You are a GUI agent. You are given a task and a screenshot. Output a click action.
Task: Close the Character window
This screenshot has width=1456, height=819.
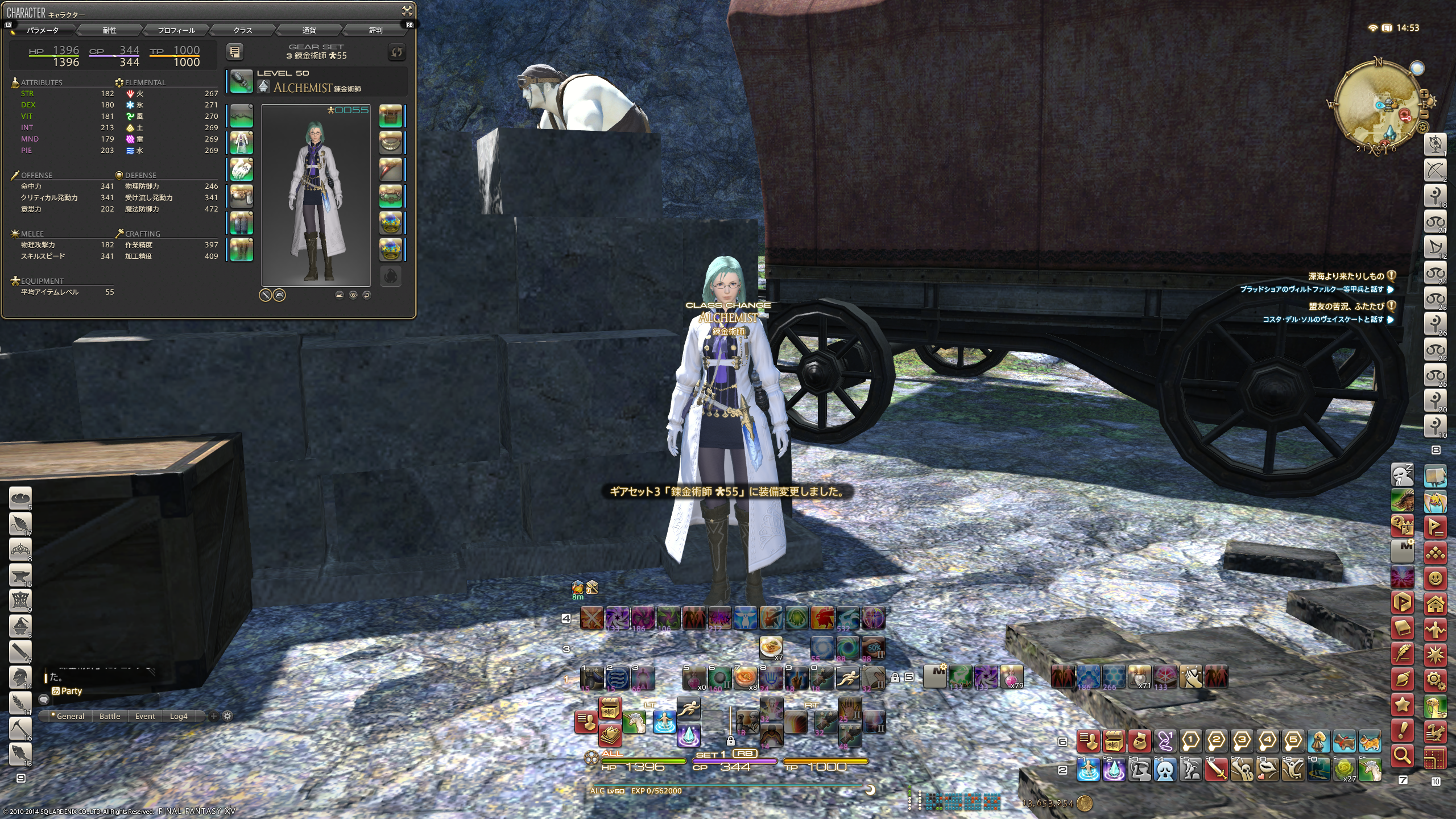(407, 10)
